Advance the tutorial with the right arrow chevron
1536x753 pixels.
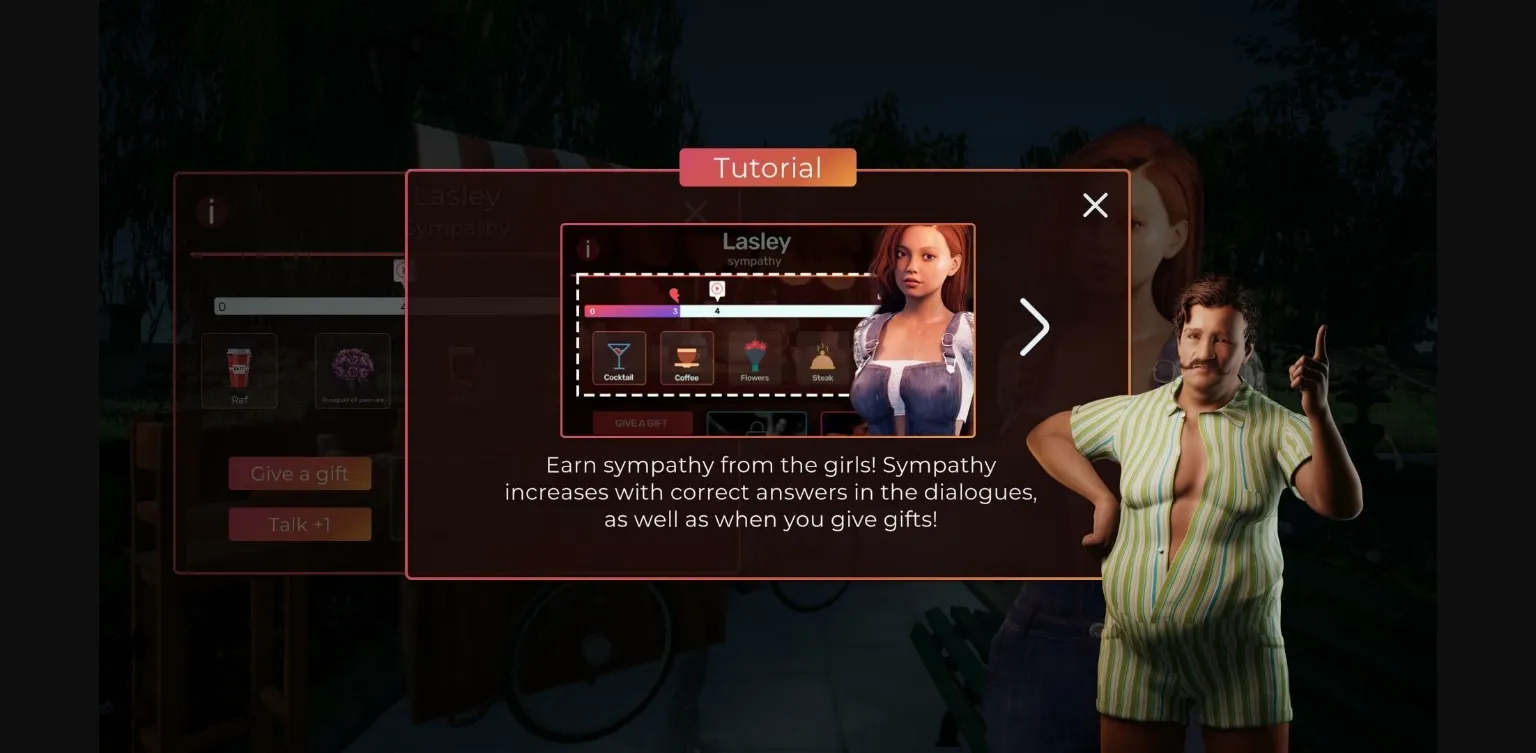point(1035,328)
